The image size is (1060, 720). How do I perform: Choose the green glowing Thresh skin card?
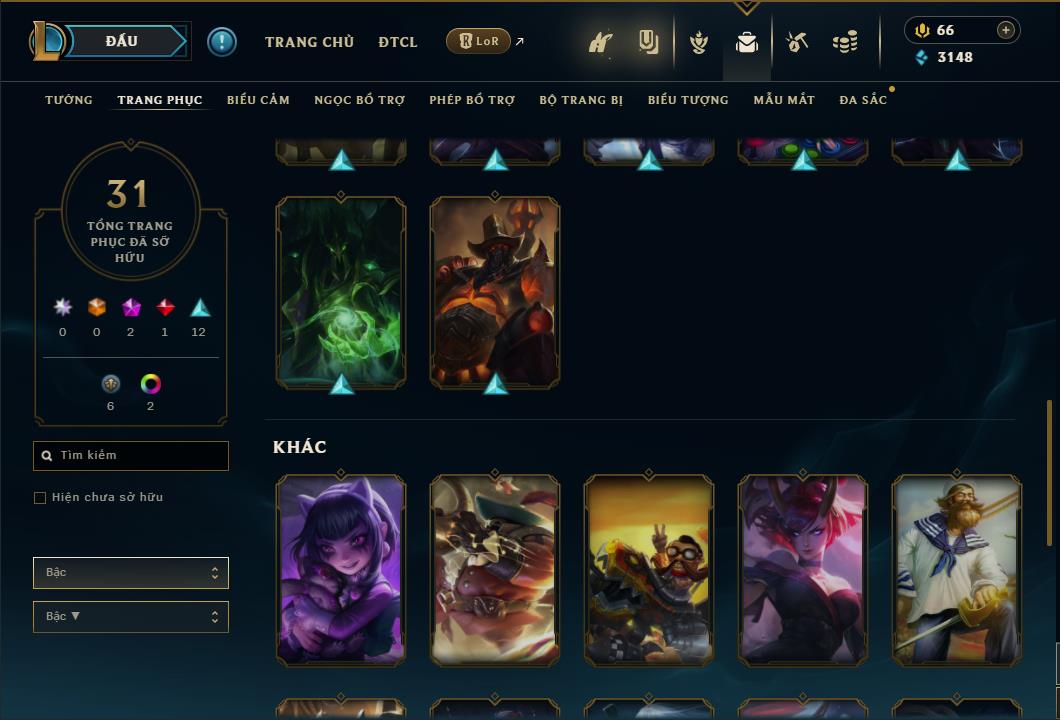[x=341, y=292]
